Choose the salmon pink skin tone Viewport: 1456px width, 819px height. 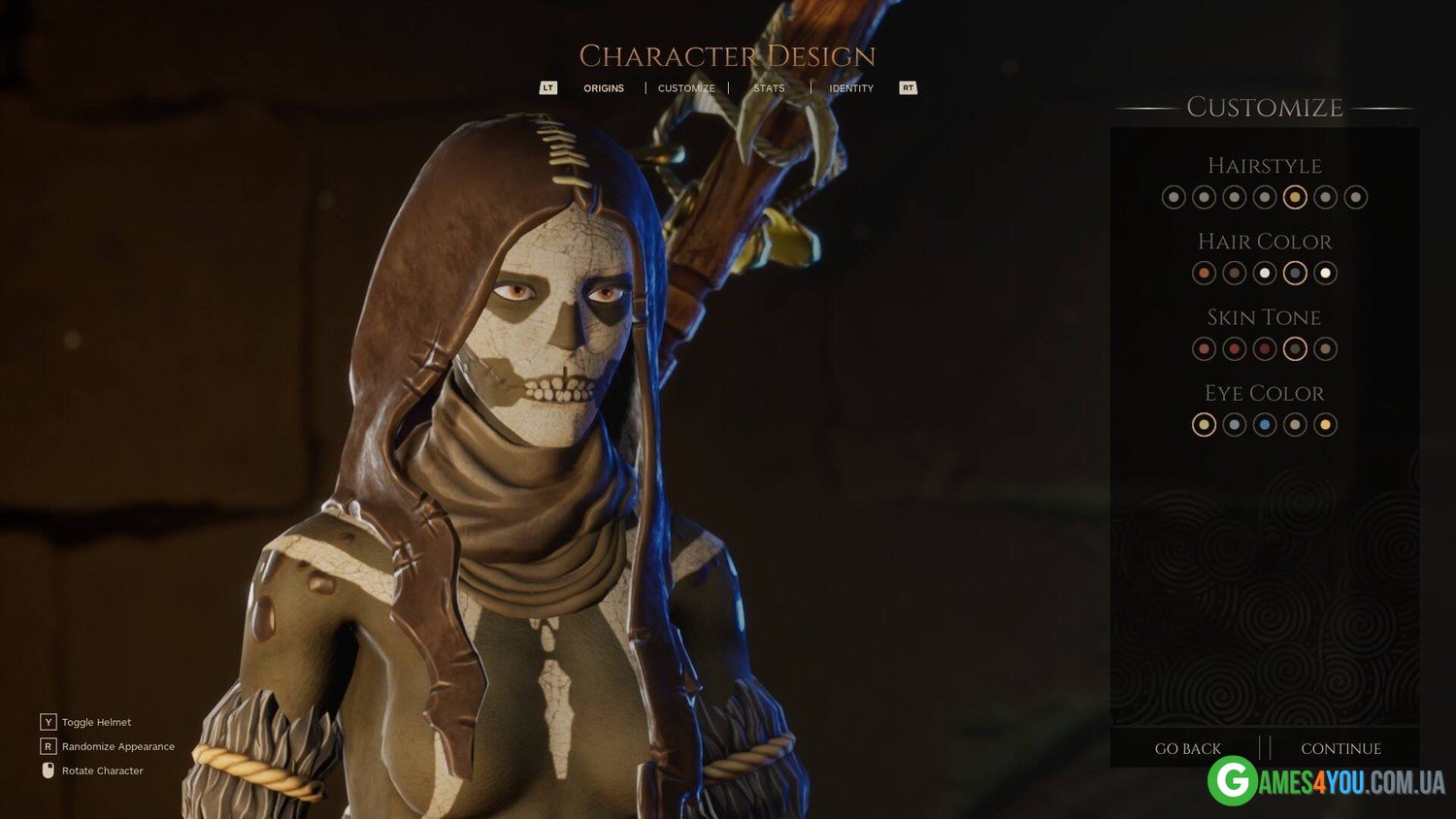[x=1204, y=348]
